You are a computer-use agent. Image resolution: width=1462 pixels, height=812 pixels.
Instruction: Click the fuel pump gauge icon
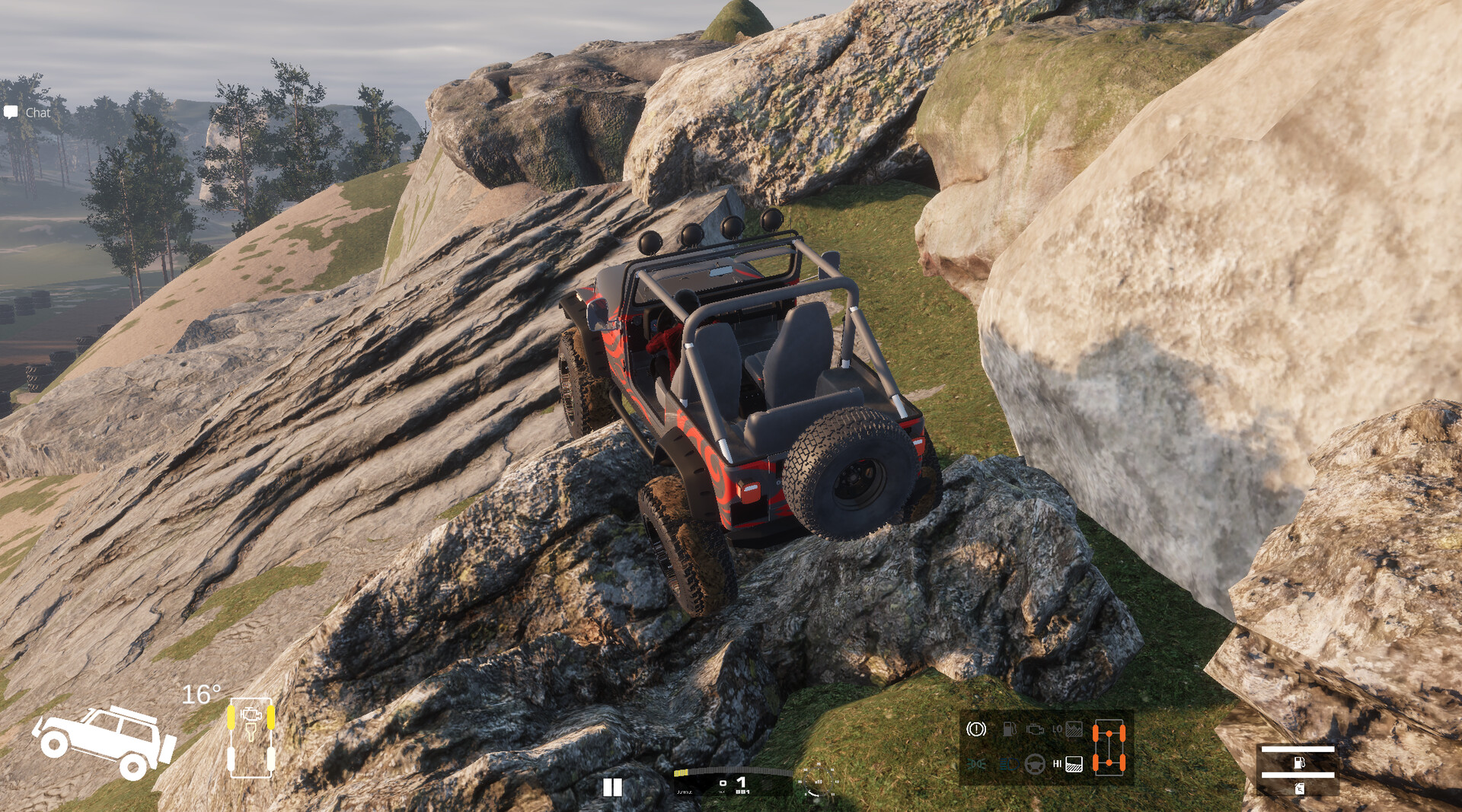coord(1298,762)
